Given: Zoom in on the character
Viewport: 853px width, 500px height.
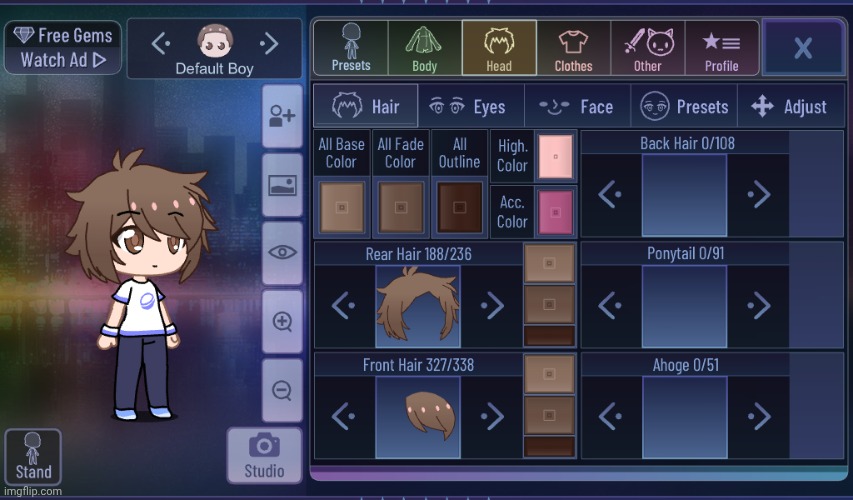Looking at the screenshot, I should (x=282, y=322).
